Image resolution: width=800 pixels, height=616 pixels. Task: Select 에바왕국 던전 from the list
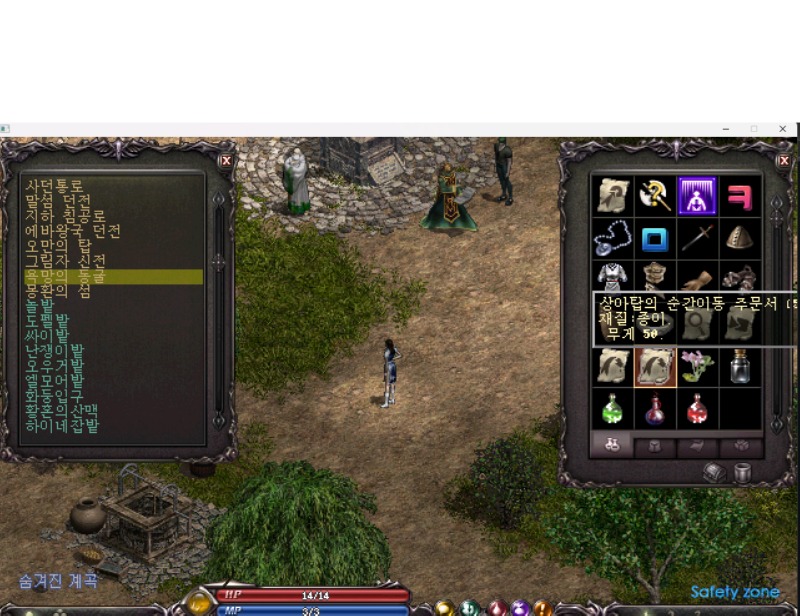click(73, 231)
